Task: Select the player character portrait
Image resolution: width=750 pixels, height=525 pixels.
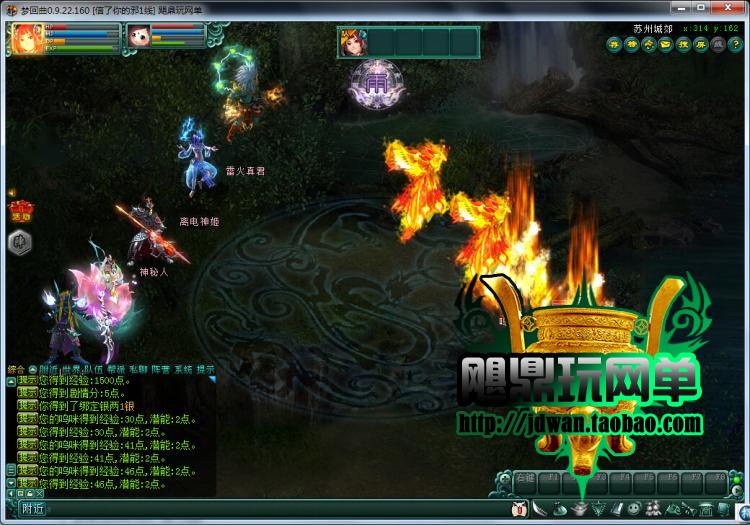Action: [24, 38]
